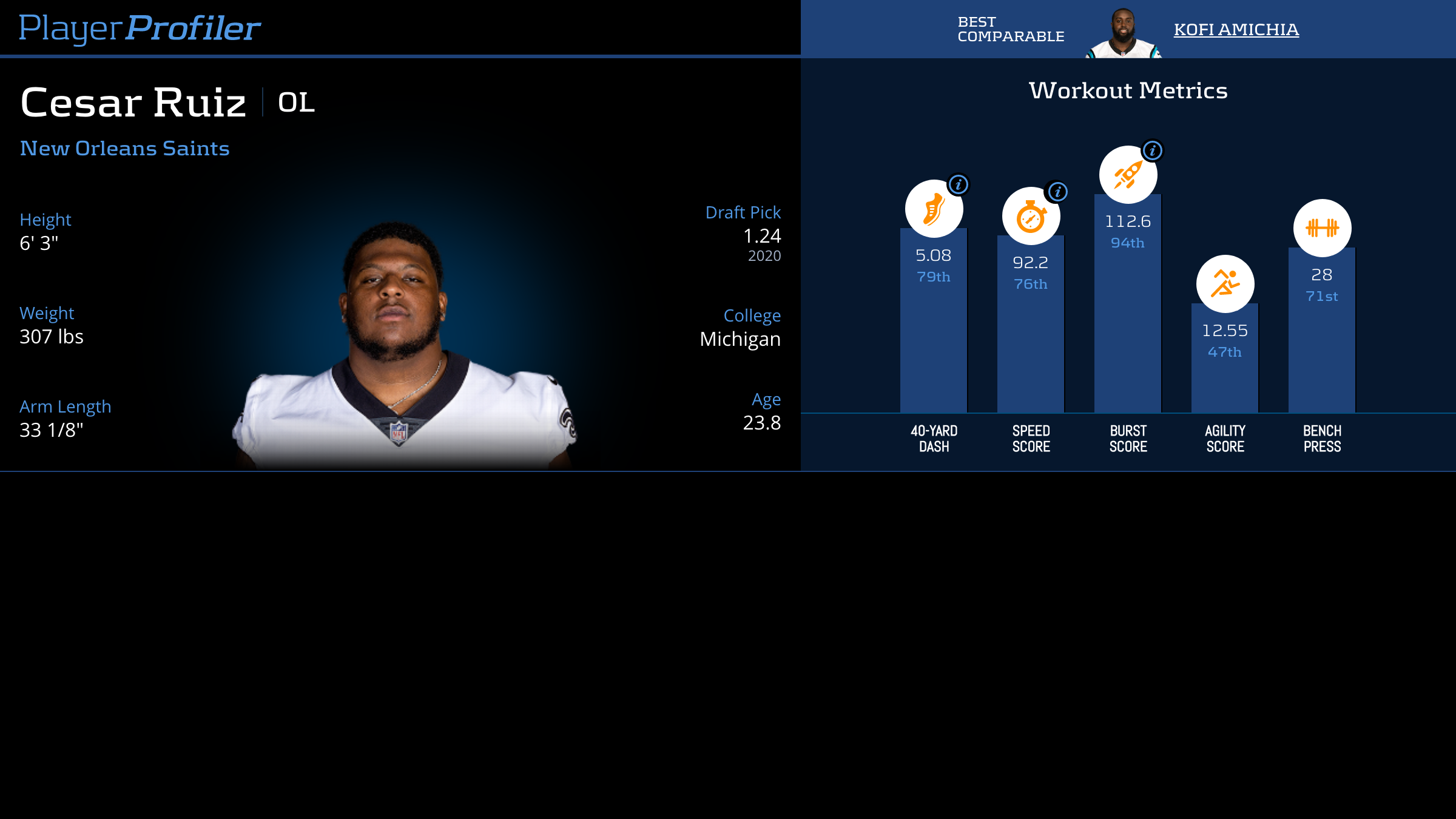The image size is (1456, 819).
Task: Open the New Orleans Saints team link
Action: tap(124, 149)
